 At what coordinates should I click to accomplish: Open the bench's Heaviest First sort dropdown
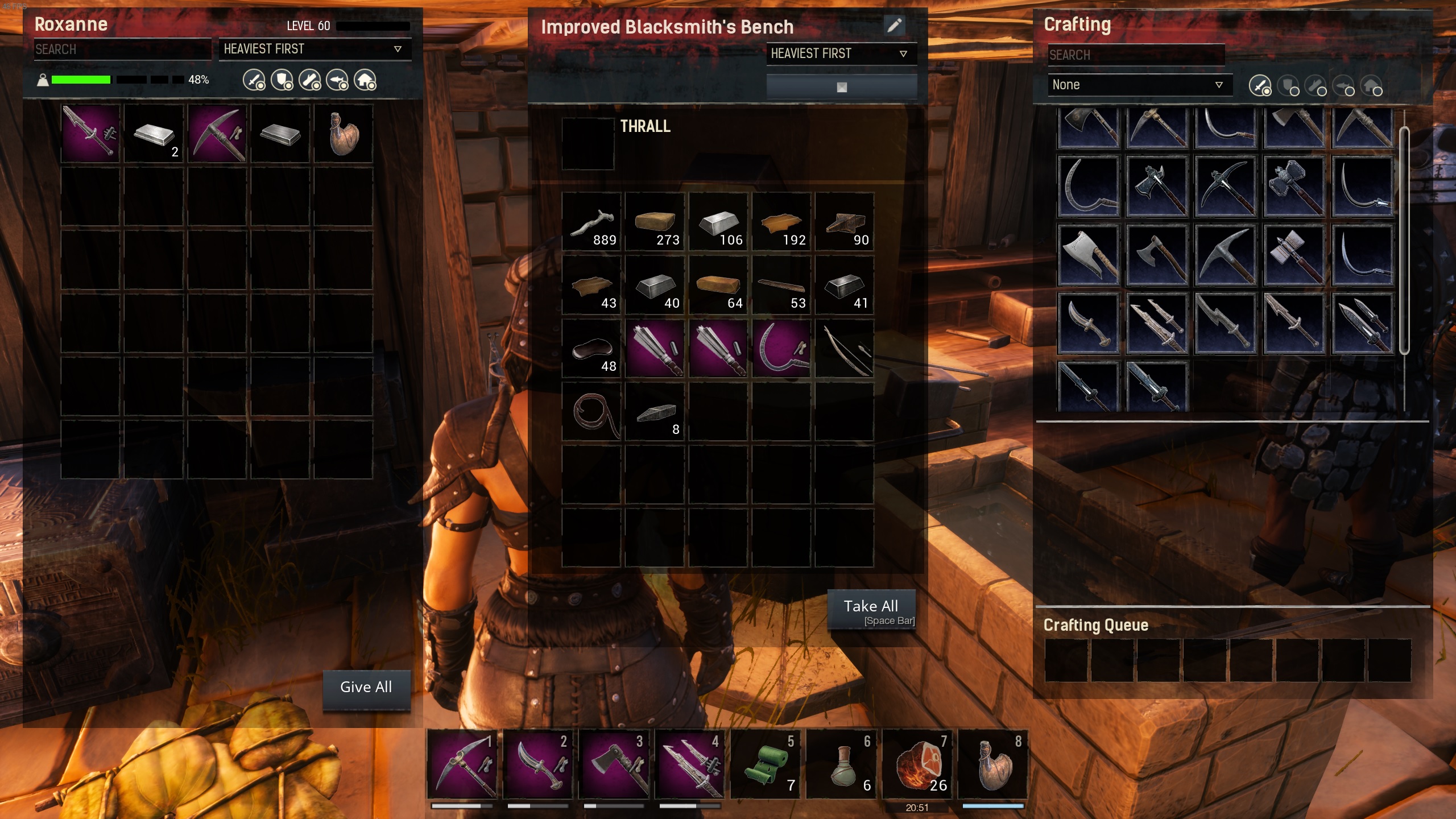841,54
